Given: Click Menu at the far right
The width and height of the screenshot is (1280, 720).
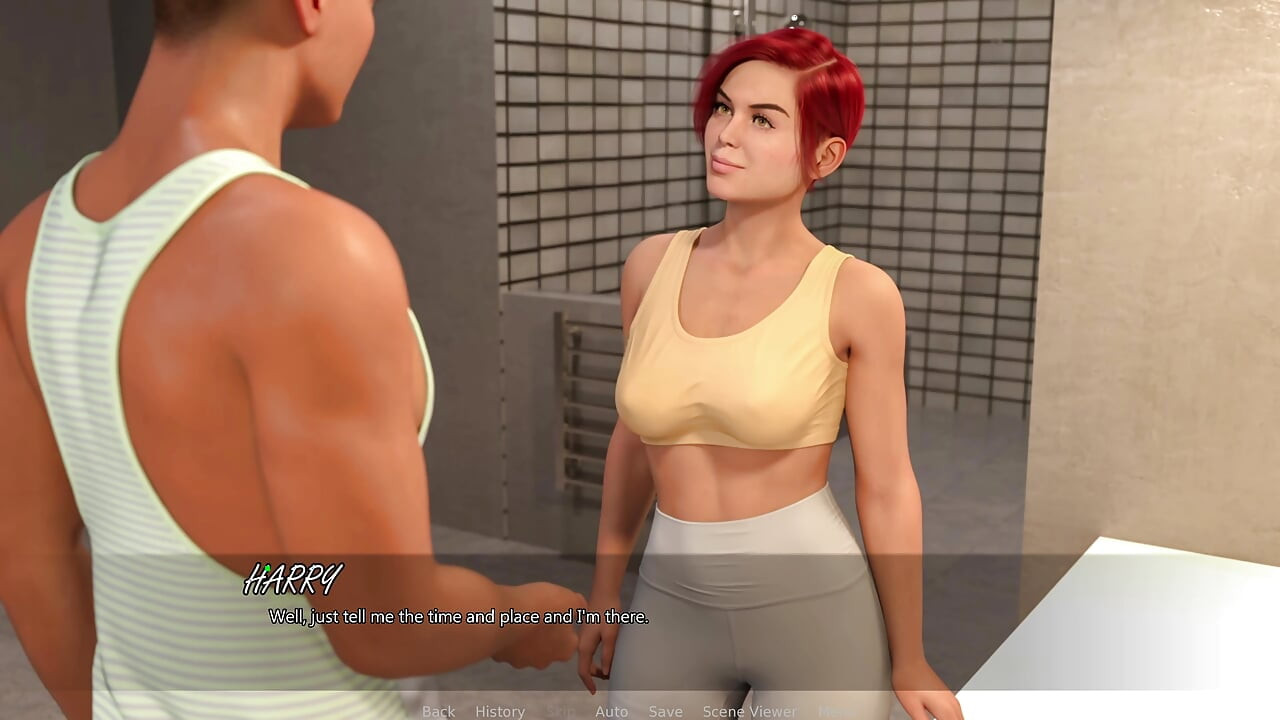Looking at the screenshot, I should tap(835, 711).
